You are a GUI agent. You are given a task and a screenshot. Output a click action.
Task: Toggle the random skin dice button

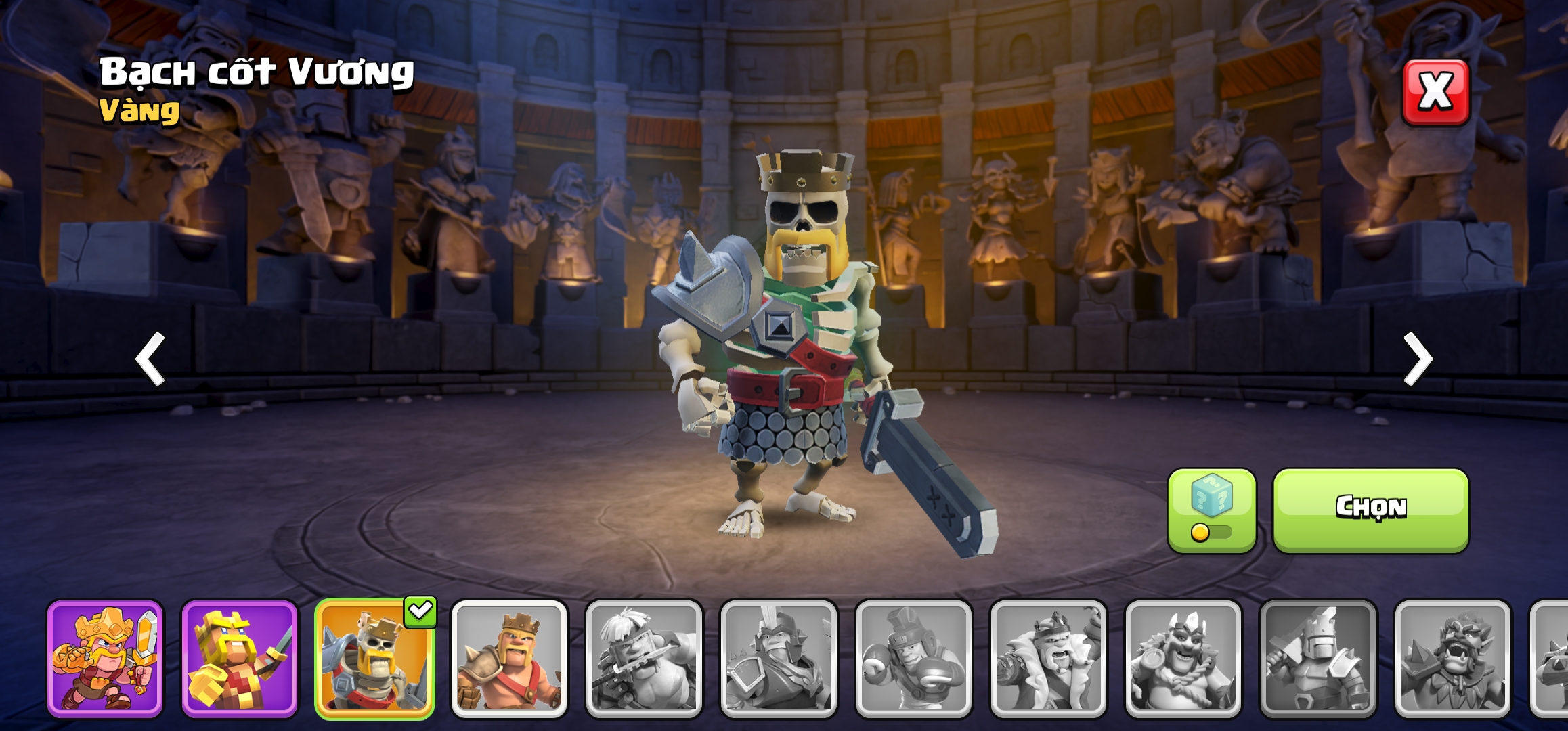click(1211, 510)
